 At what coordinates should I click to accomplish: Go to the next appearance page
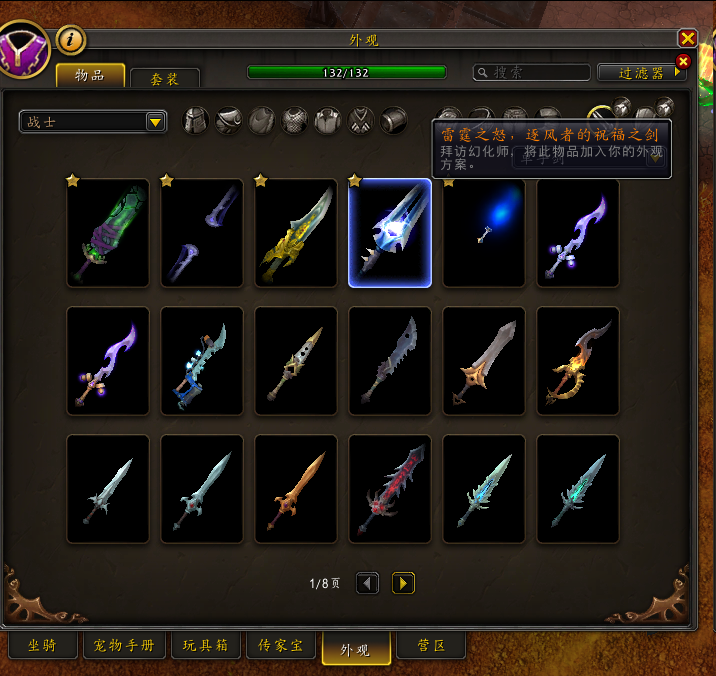[403, 583]
